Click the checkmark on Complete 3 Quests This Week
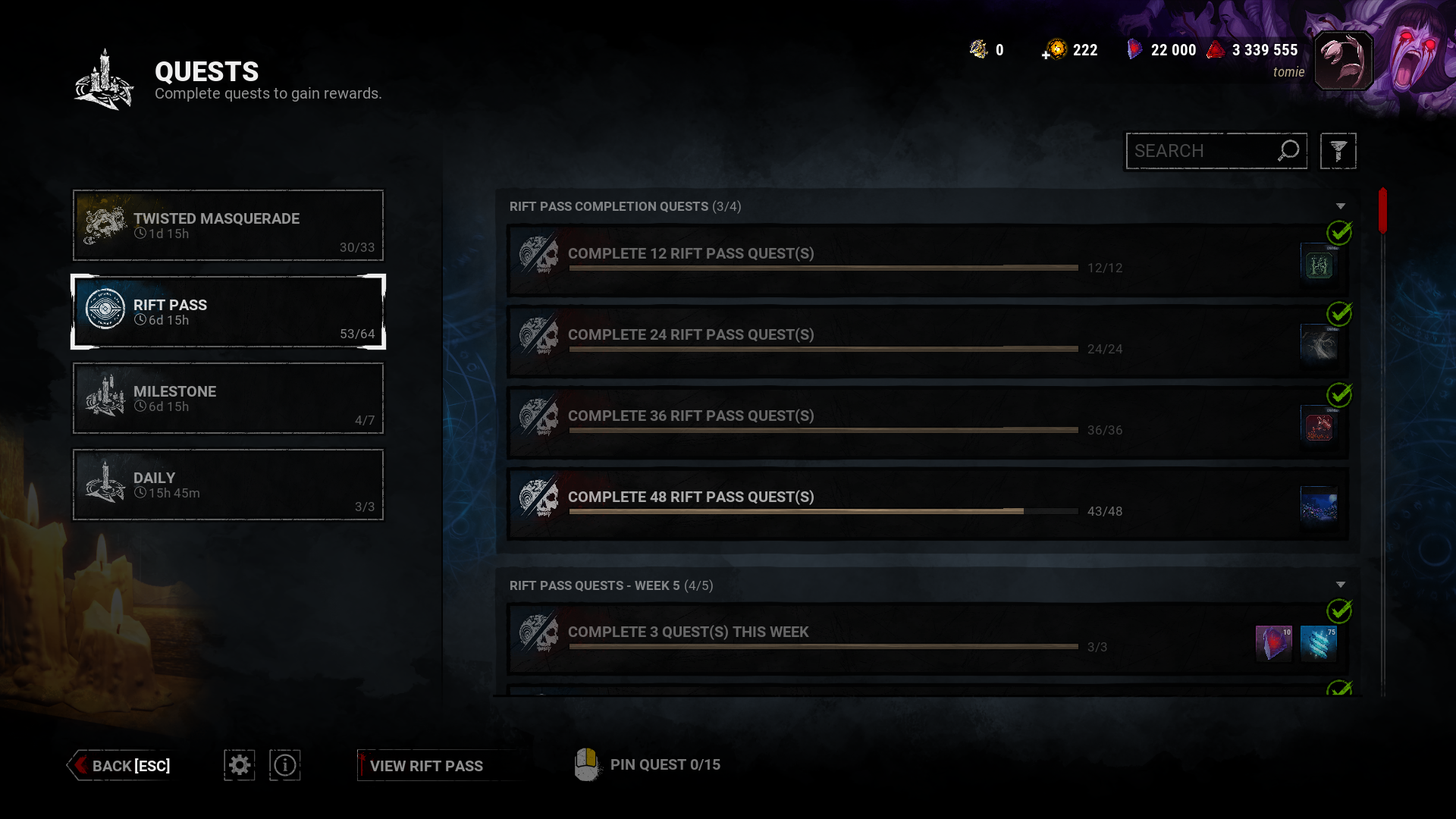The image size is (1456, 819). [x=1341, y=611]
